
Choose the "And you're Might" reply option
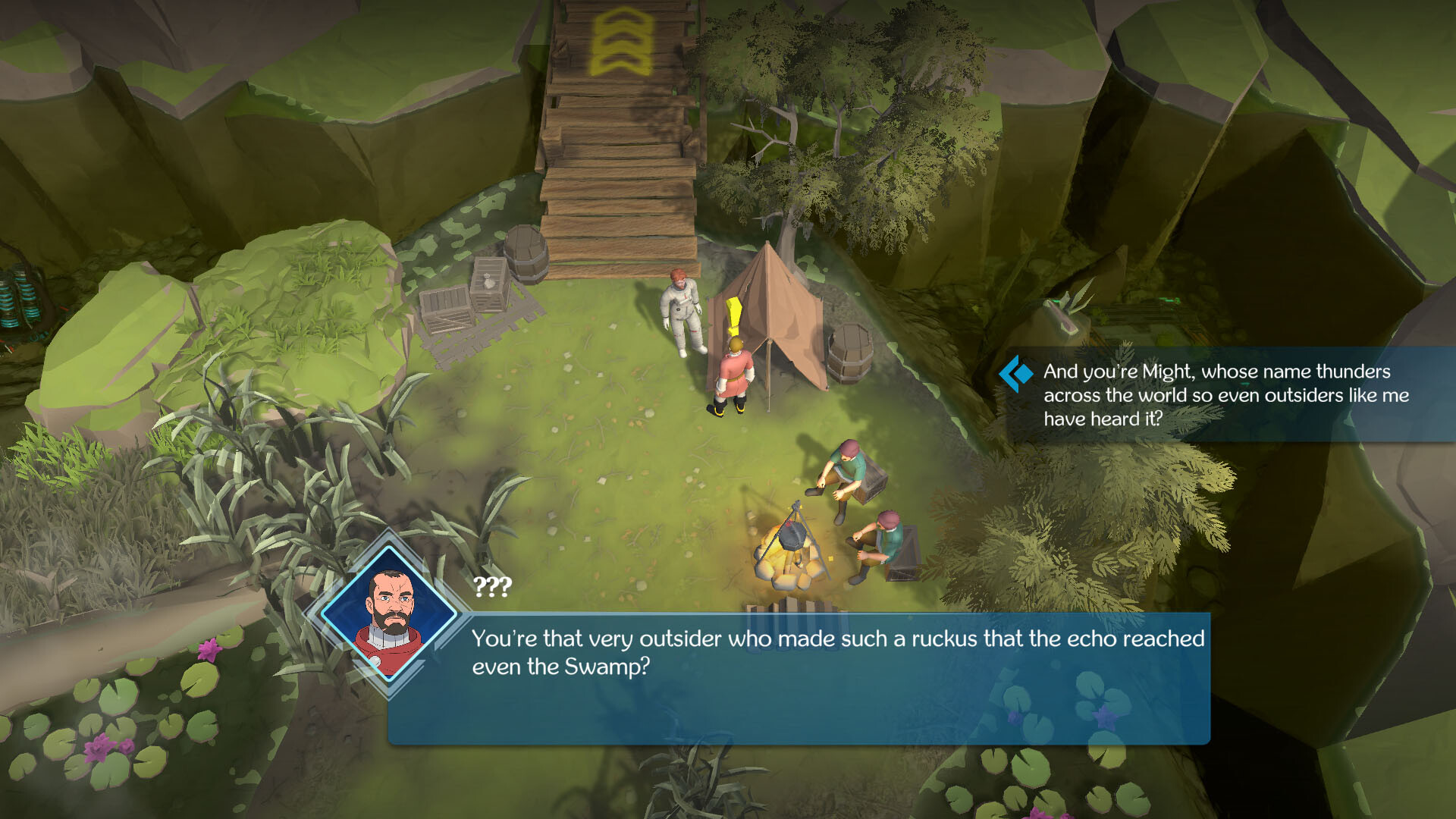click(x=1225, y=394)
